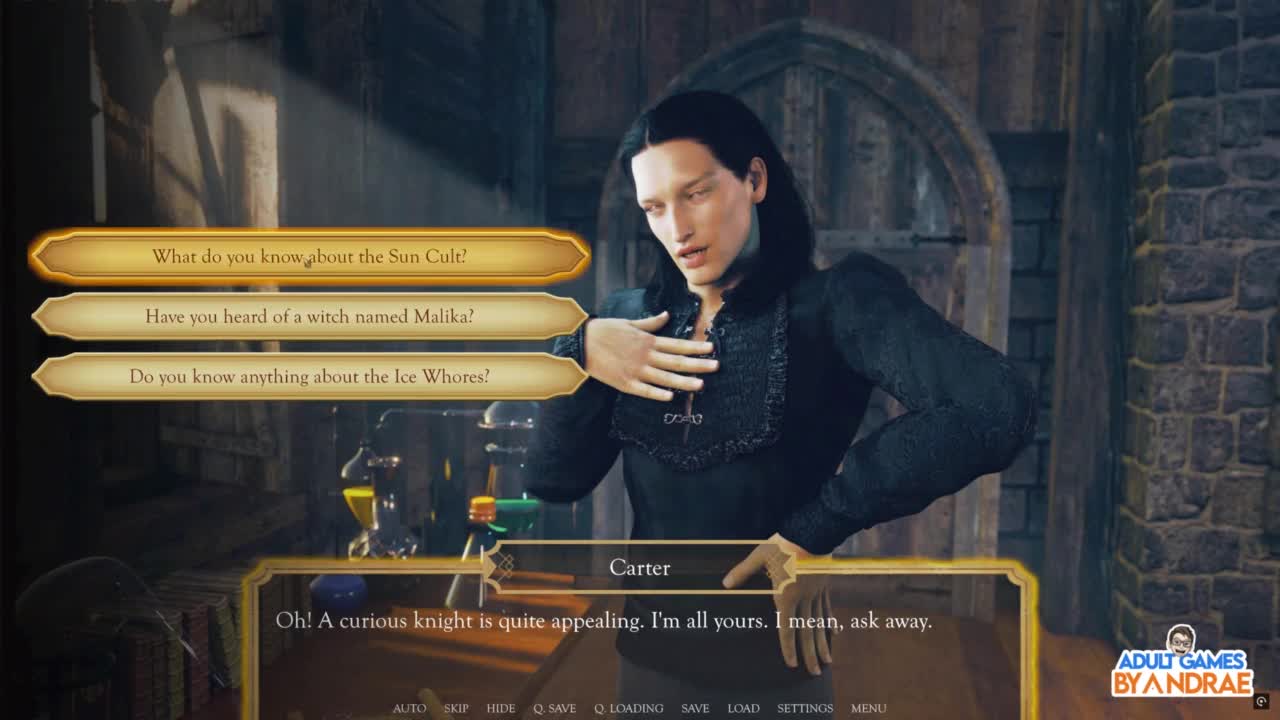The image size is (1280, 720).
Task: Click SKIP in the bottom menu
Action: click(456, 708)
